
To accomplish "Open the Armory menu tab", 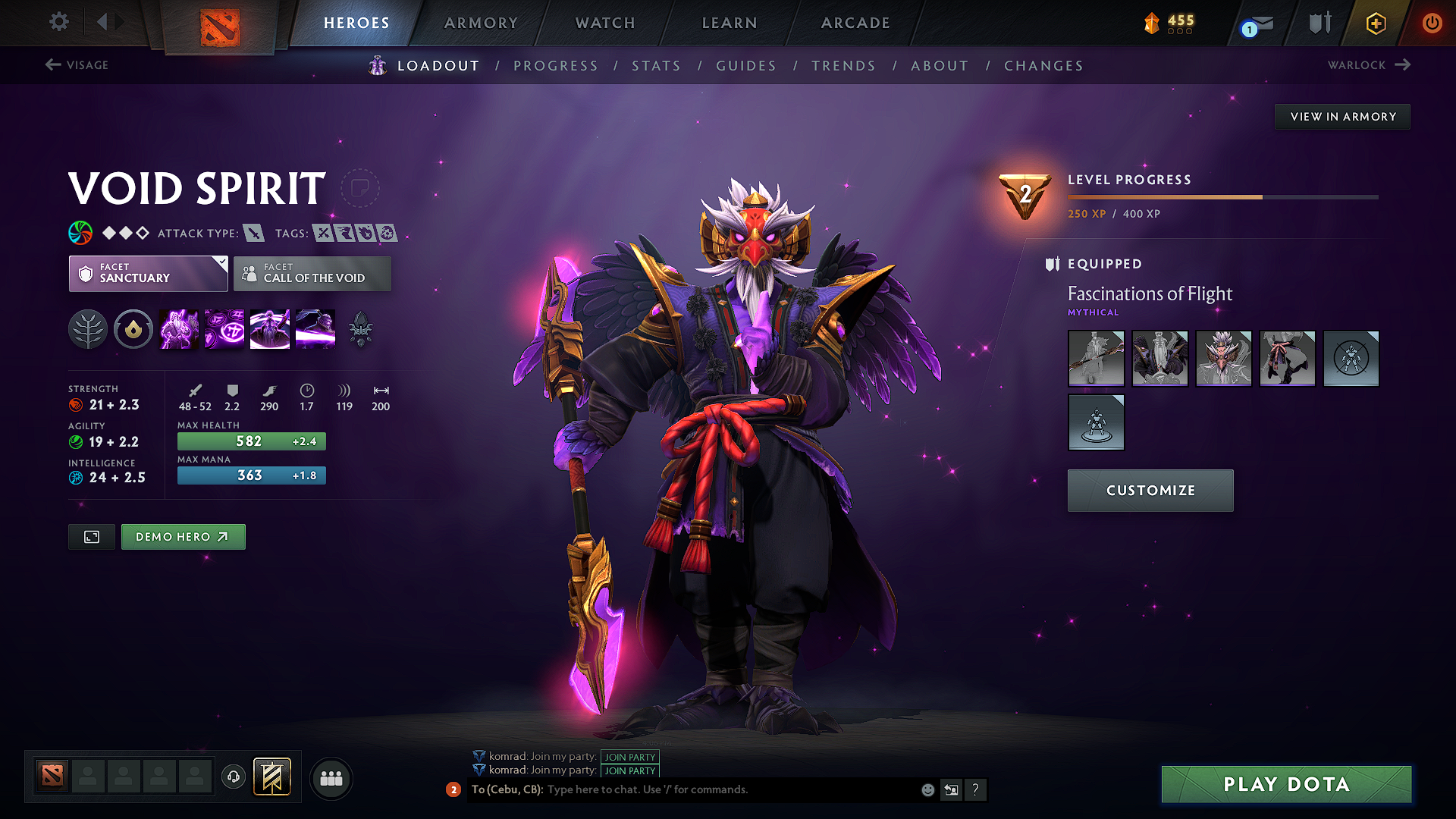I will [480, 23].
